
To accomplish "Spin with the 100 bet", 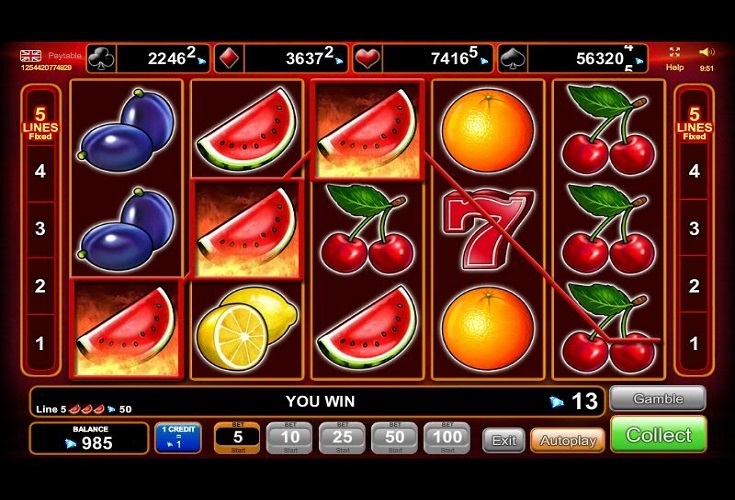I will click(446, 438).
